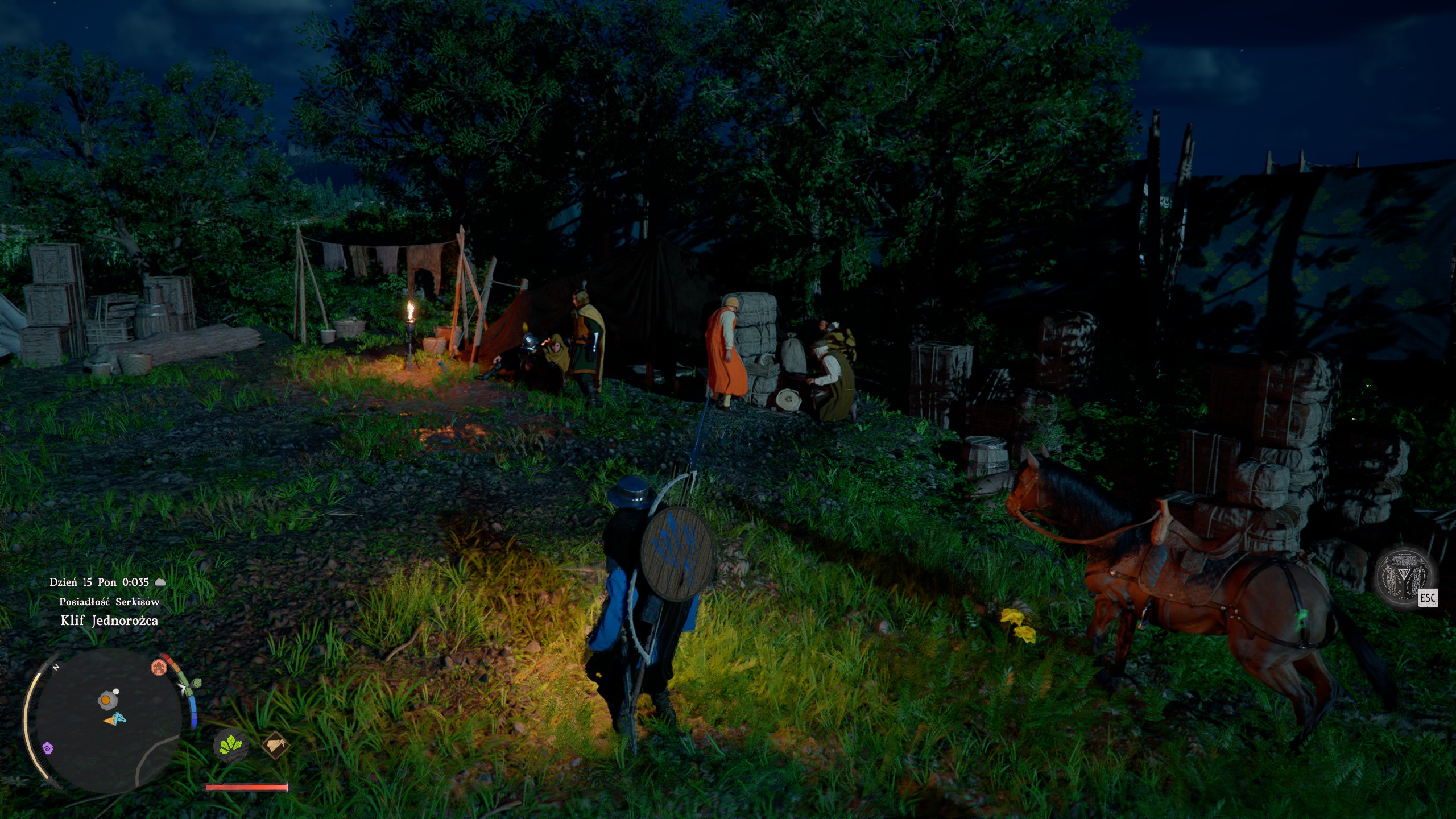Viewport: 1456px width, 819px height.
Task: Click the white direction arrow on the minimap ring
Action: (x=183, y=688)
